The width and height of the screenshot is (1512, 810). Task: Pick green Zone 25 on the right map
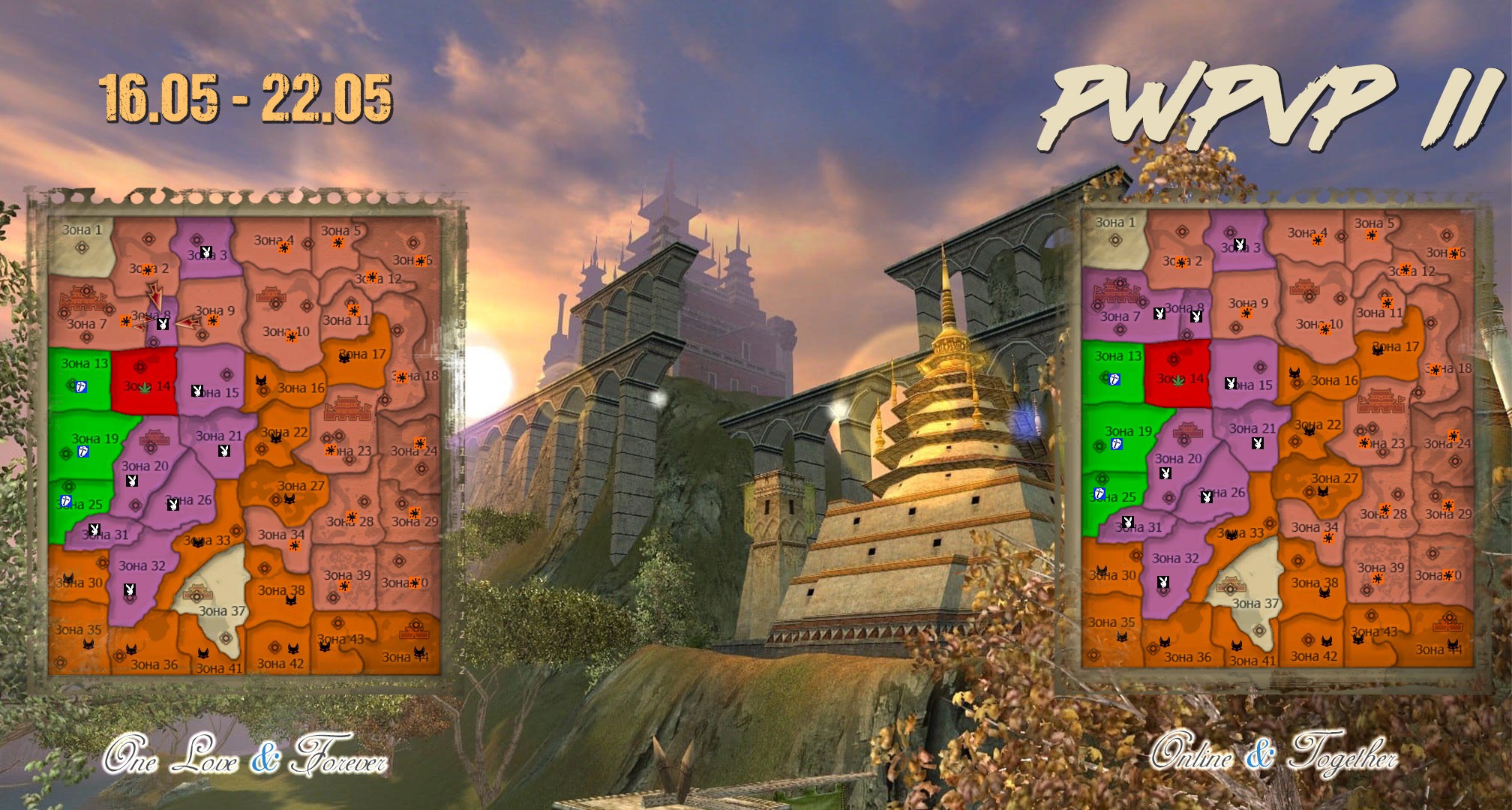[x=1114, y=499]
